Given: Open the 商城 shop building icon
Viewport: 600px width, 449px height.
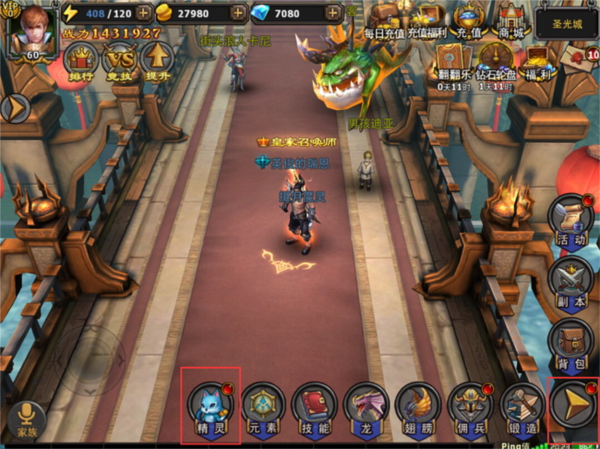Looking at the screenshot, I should tap(511, 18).
